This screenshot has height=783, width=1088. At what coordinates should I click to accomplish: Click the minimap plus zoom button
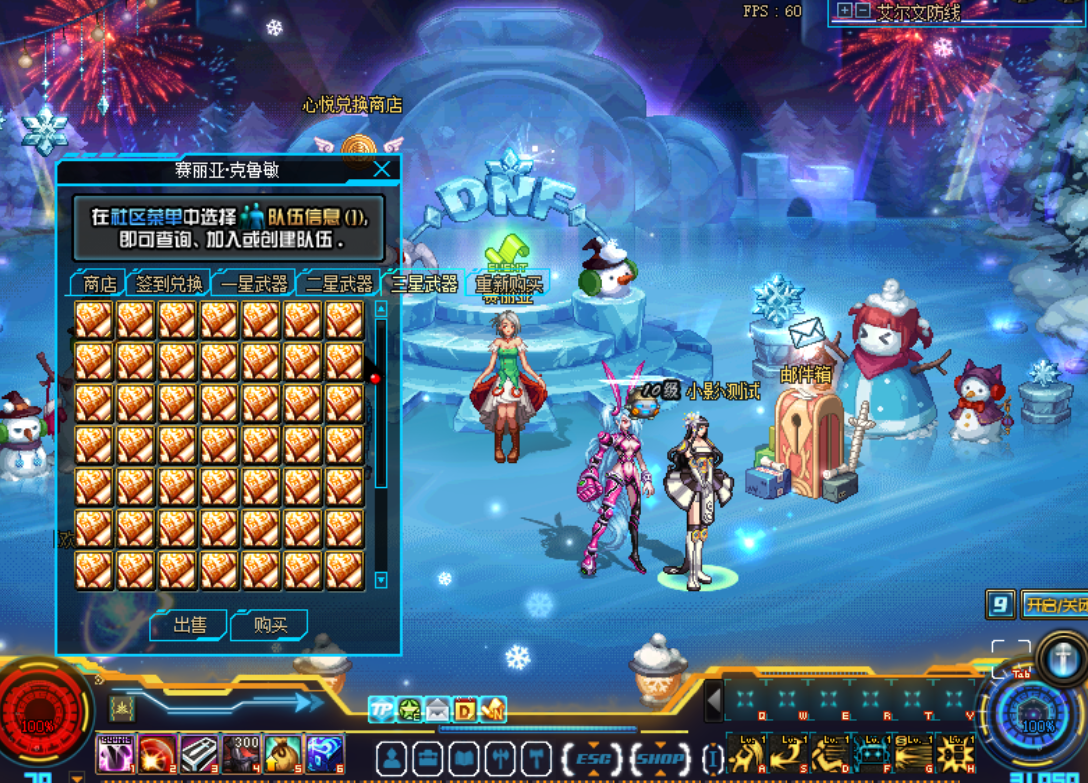(844, 11)
